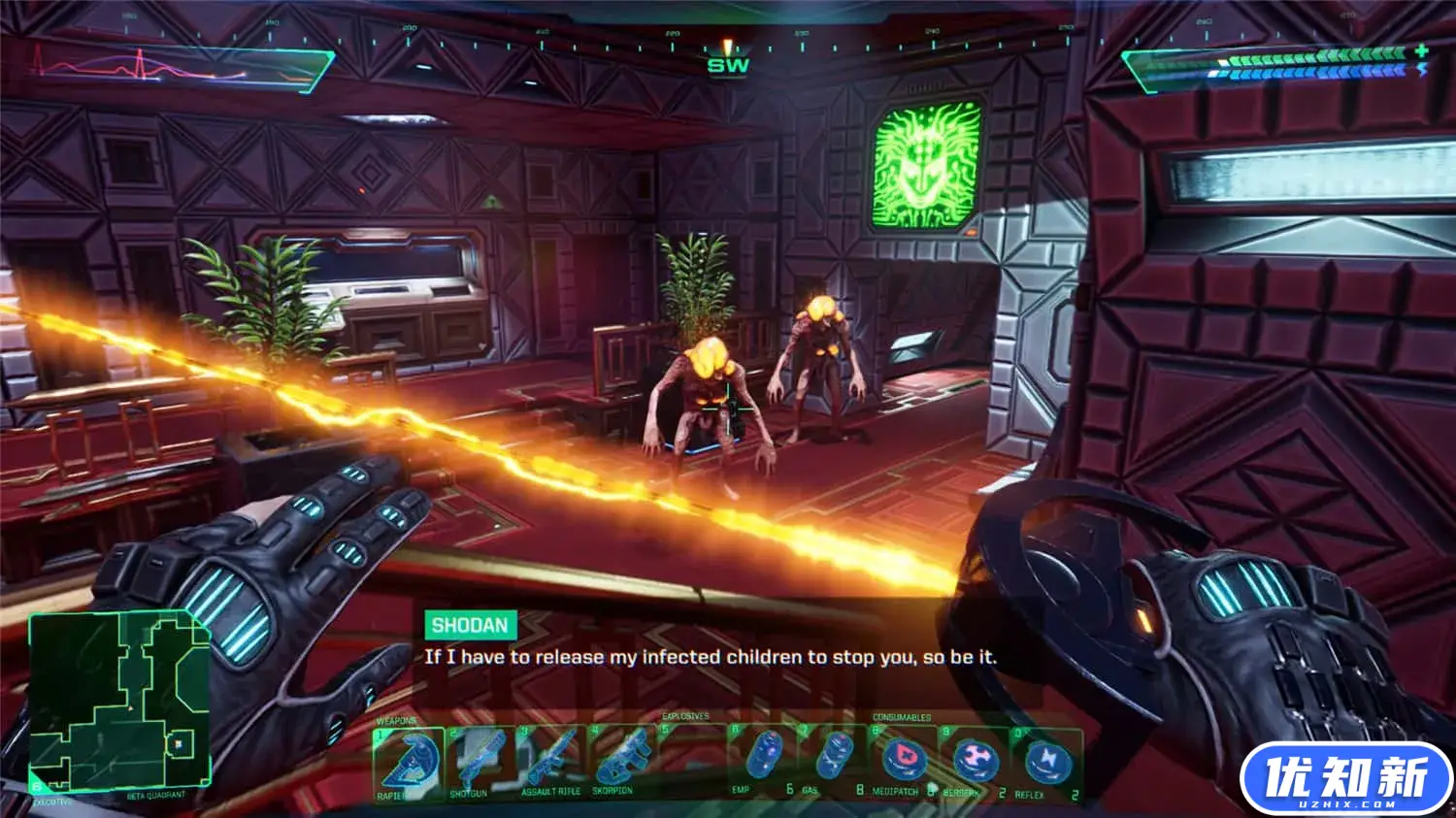Choose the Skorpion weapon slot

[x=621, y=762]
